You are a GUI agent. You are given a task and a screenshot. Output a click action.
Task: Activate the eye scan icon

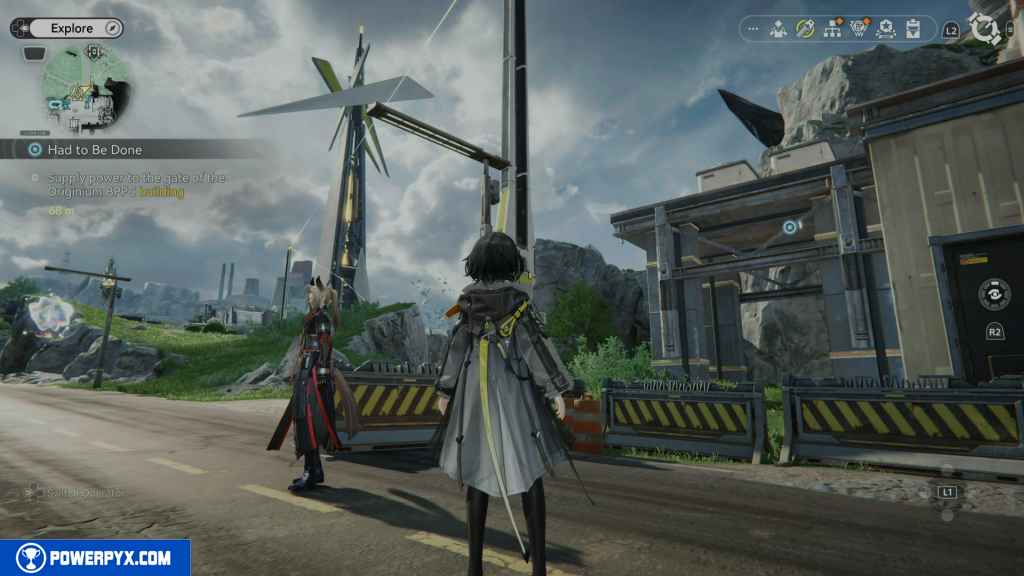click(x=993, y=295)
